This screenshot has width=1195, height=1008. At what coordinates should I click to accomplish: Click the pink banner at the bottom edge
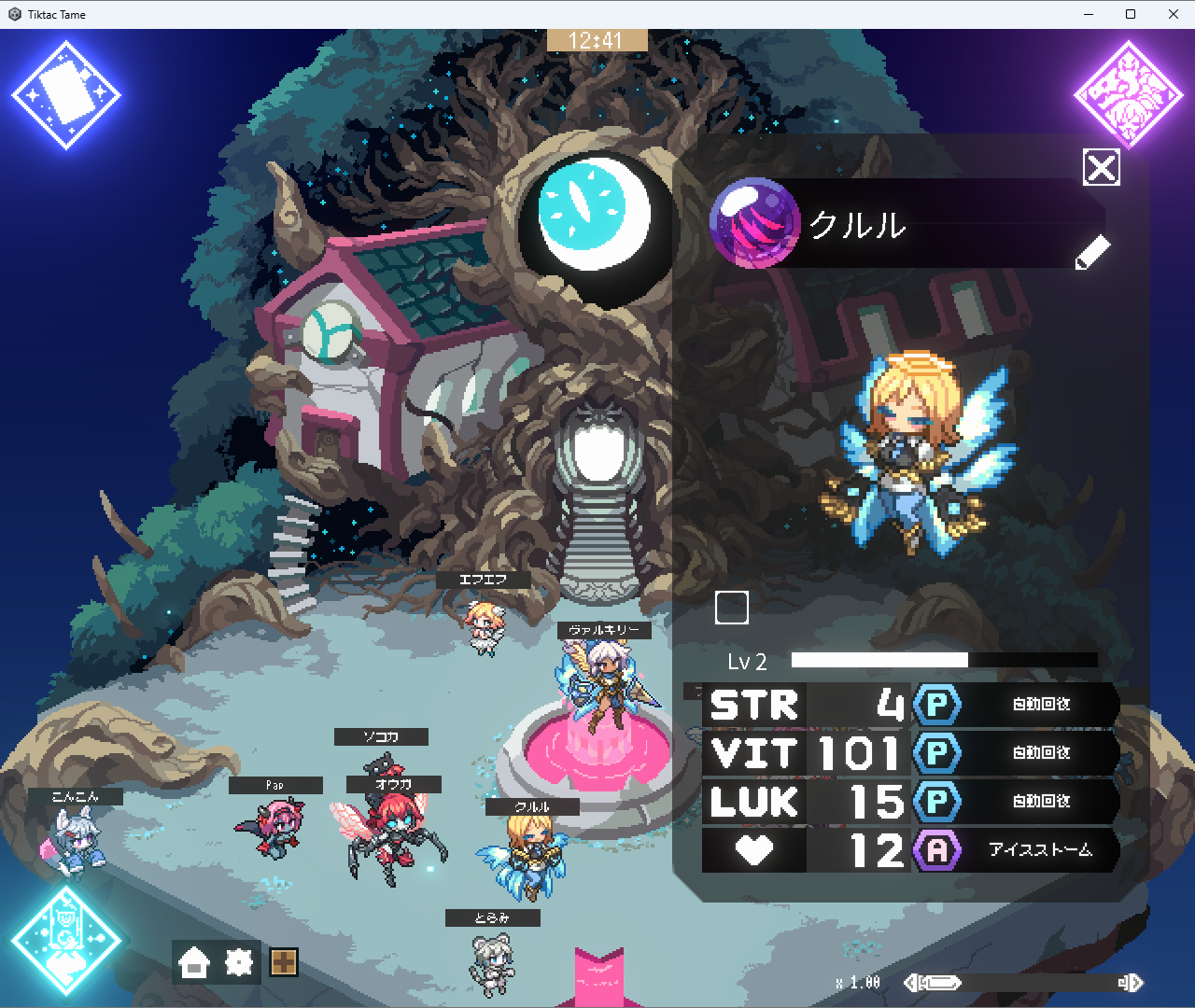(x=598, y=978)
